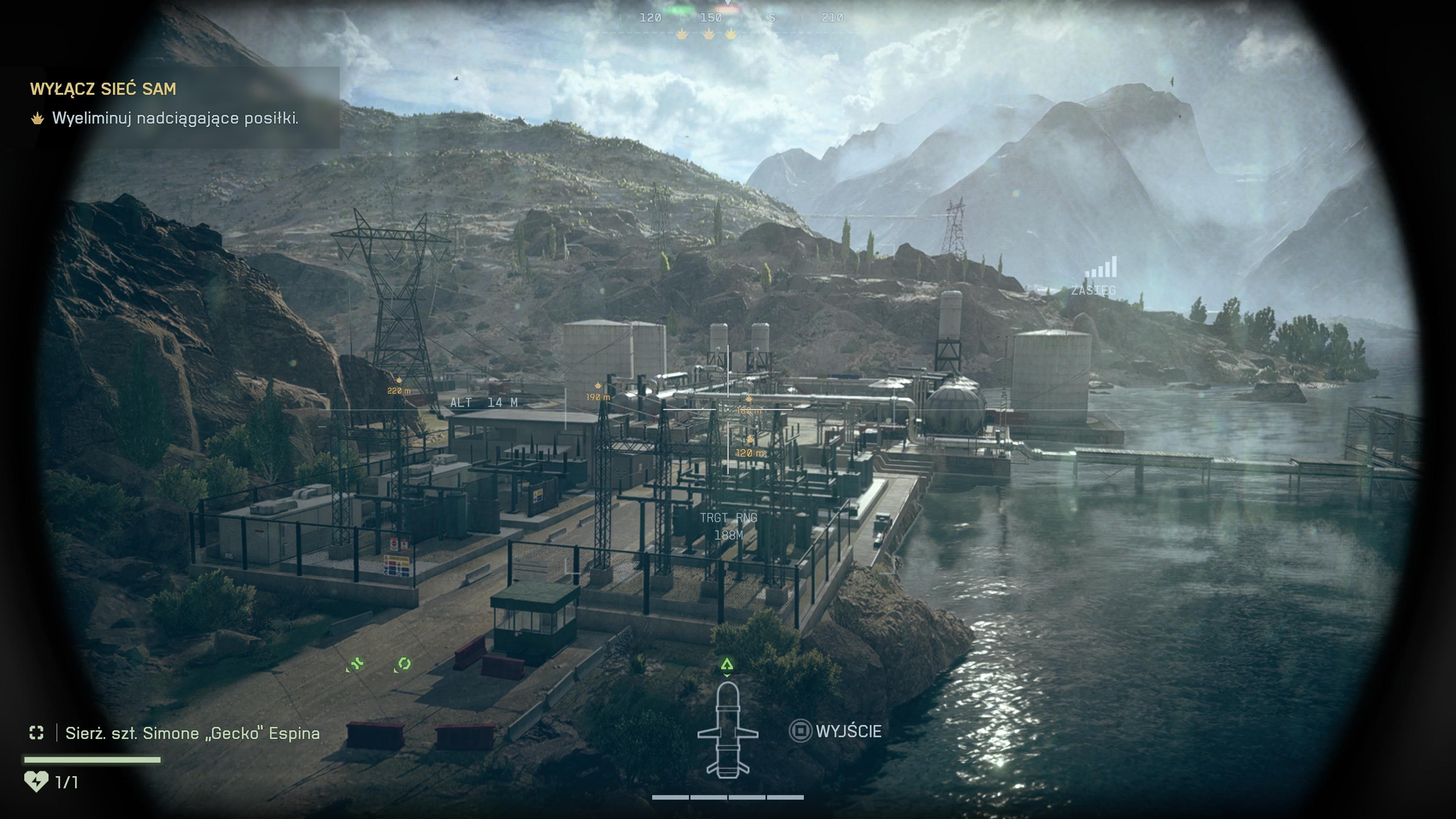Select the WYŁĄCZ SIEĆ SAM objective tracker
The height and width of the screenshot is (819, 1456).
(103, 89)
